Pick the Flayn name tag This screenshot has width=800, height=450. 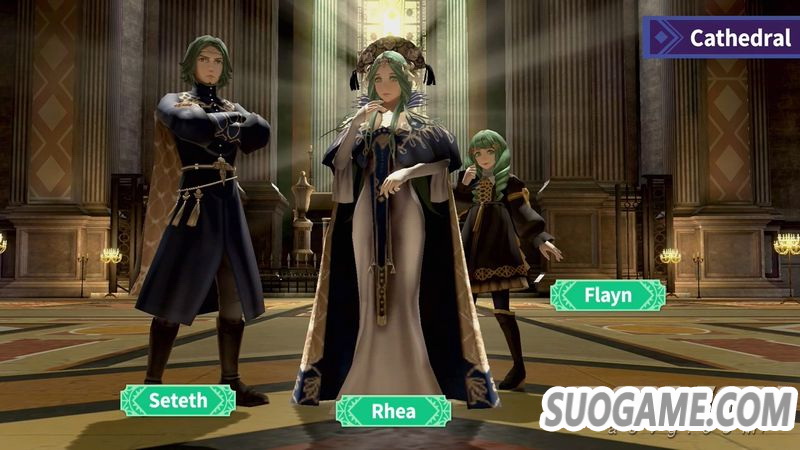coord(607,295)
